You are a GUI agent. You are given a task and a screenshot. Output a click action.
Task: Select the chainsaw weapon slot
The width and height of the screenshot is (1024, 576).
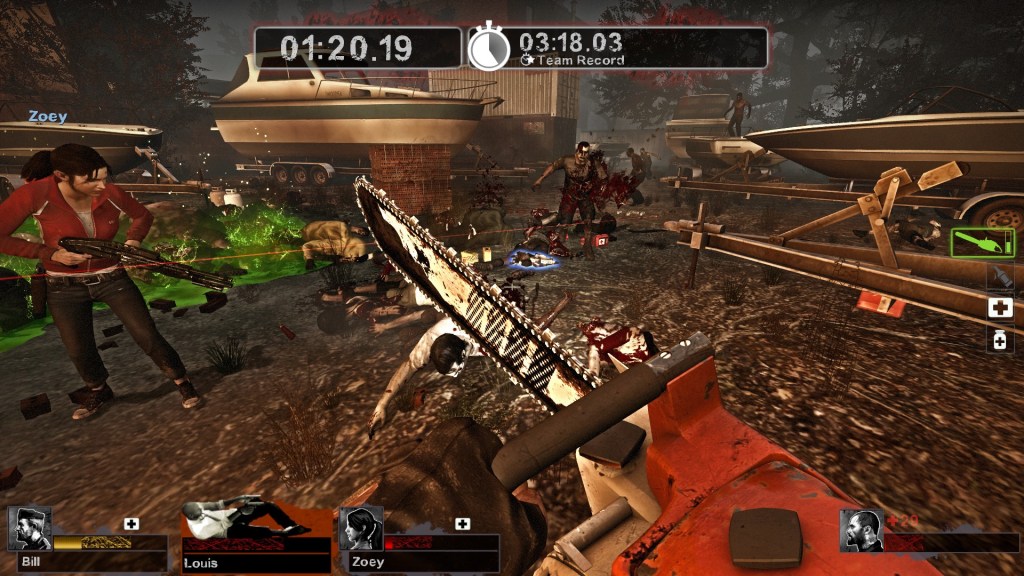982,242
